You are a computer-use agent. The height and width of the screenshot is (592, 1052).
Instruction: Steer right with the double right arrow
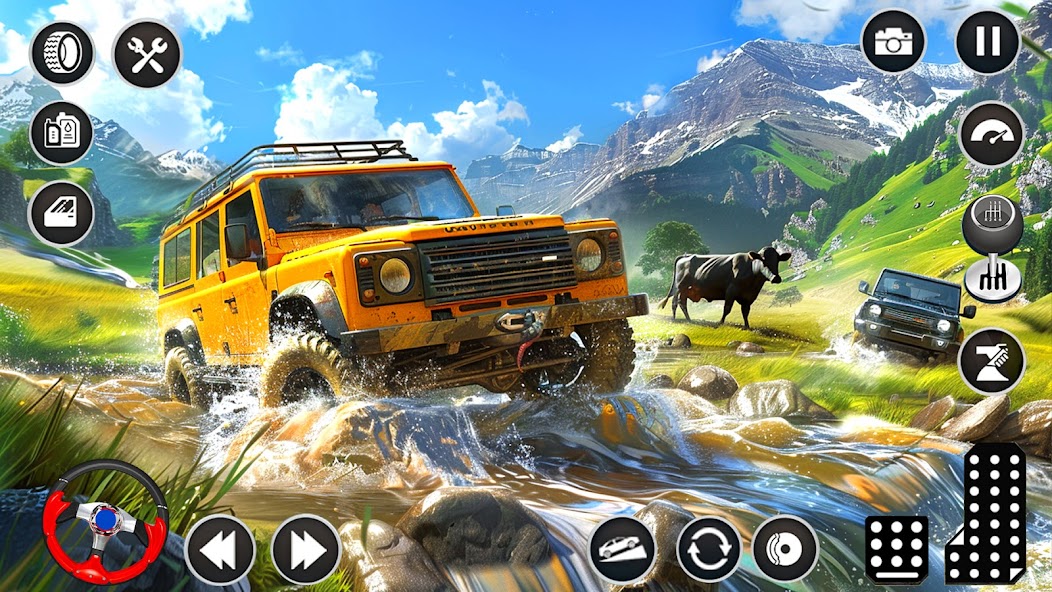click(306, 549)
